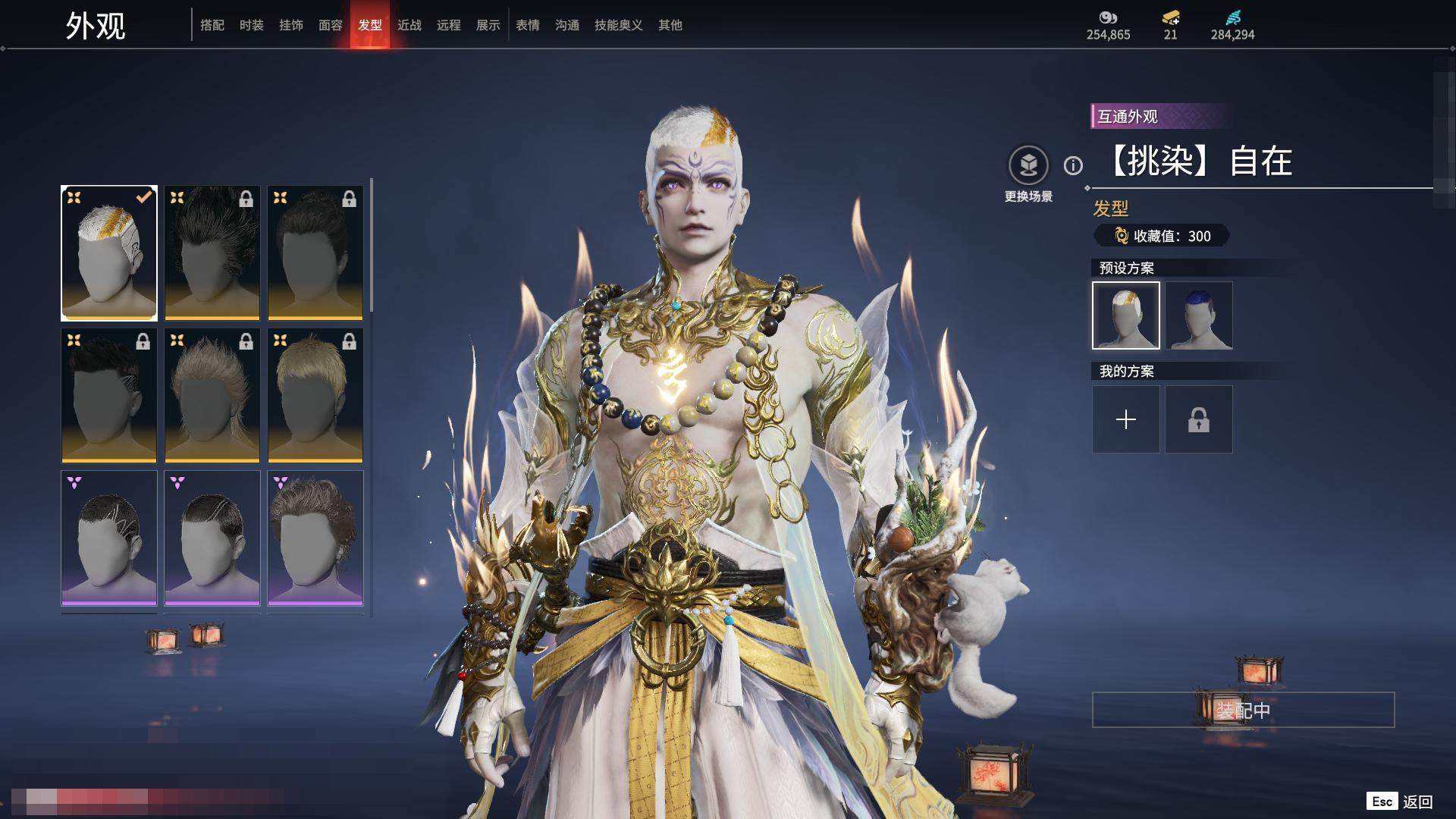The width and height of the screenshot is (1456, 819).
Task: Switch to the 远程 tab
Action: coord(449,25)
